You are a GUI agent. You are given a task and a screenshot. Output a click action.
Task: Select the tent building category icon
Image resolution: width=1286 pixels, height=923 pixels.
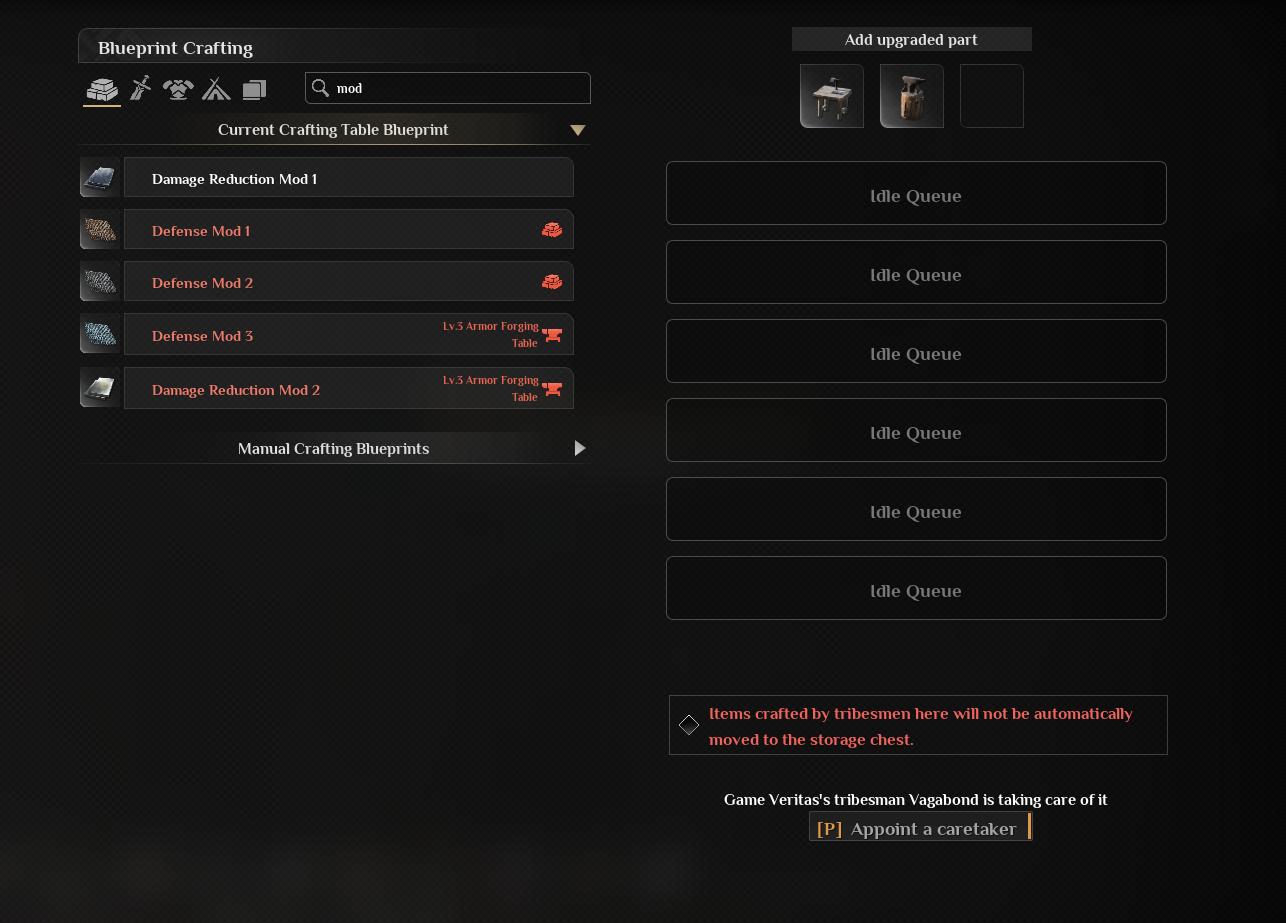tap(216, 89)
